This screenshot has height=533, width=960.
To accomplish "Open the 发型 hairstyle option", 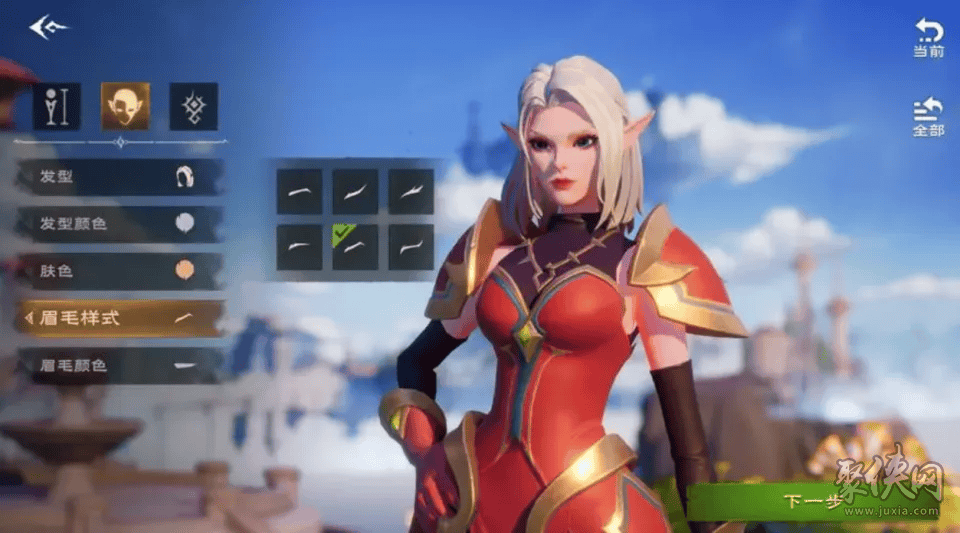I will click(x=120, y=177).
